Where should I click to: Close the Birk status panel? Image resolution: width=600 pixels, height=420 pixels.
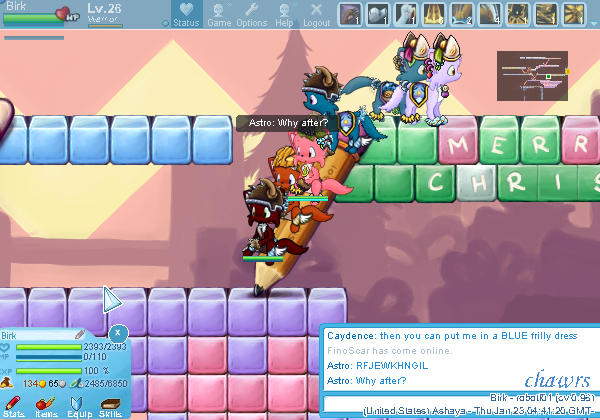click(118, 332)
